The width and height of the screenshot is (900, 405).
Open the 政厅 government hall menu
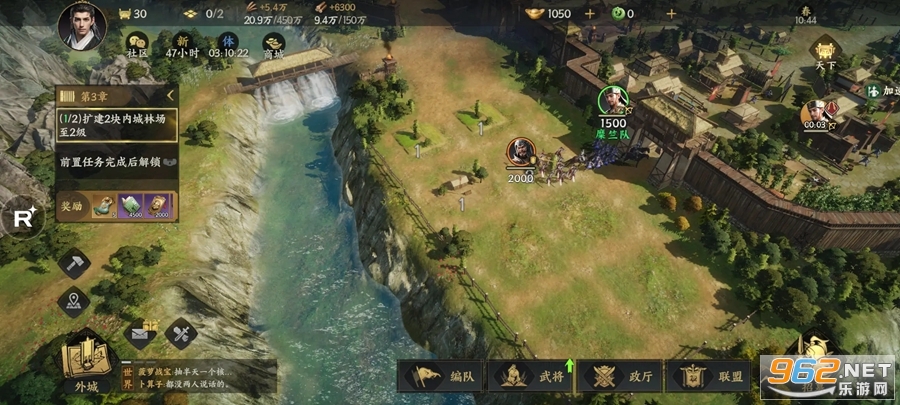[x=620, y=377]
